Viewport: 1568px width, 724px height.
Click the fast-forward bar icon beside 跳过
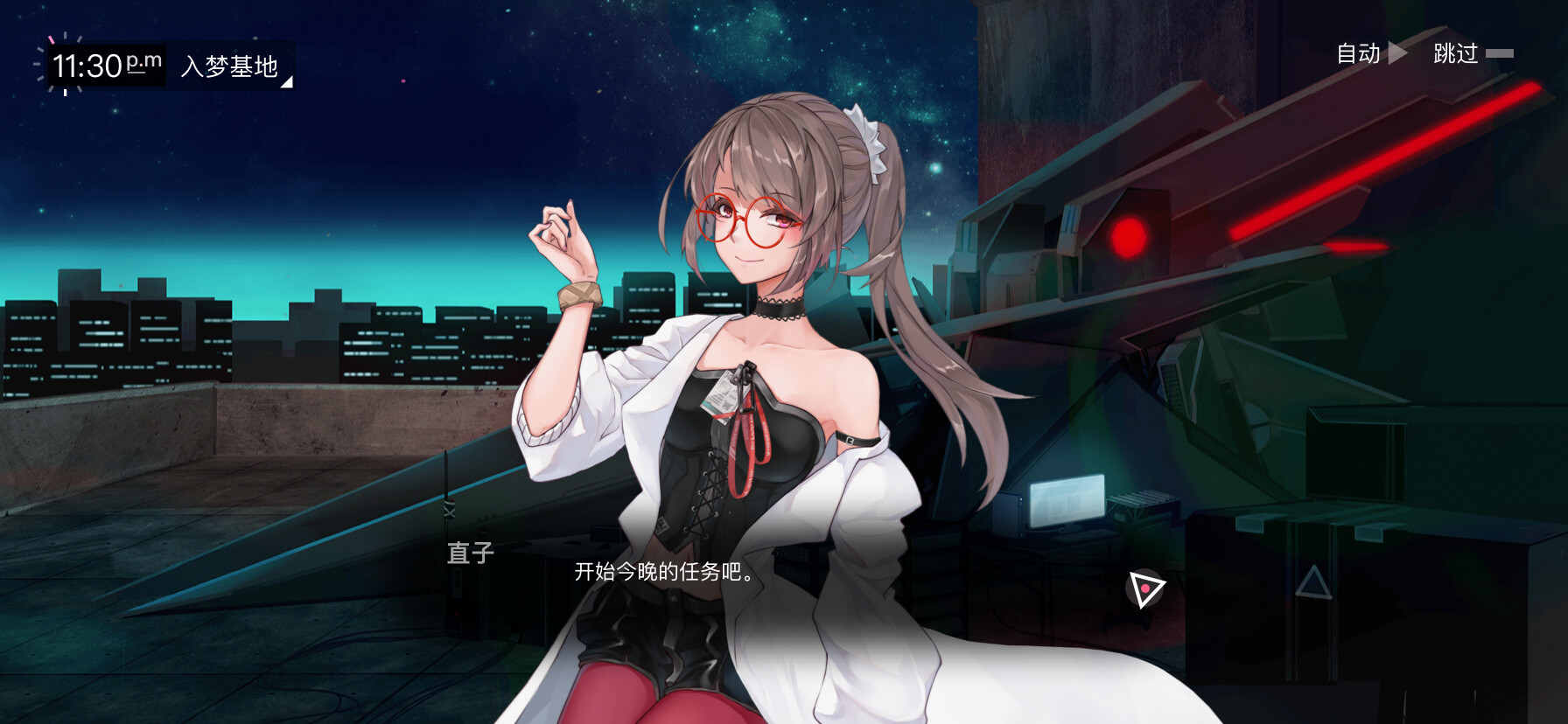(1501, 52)
